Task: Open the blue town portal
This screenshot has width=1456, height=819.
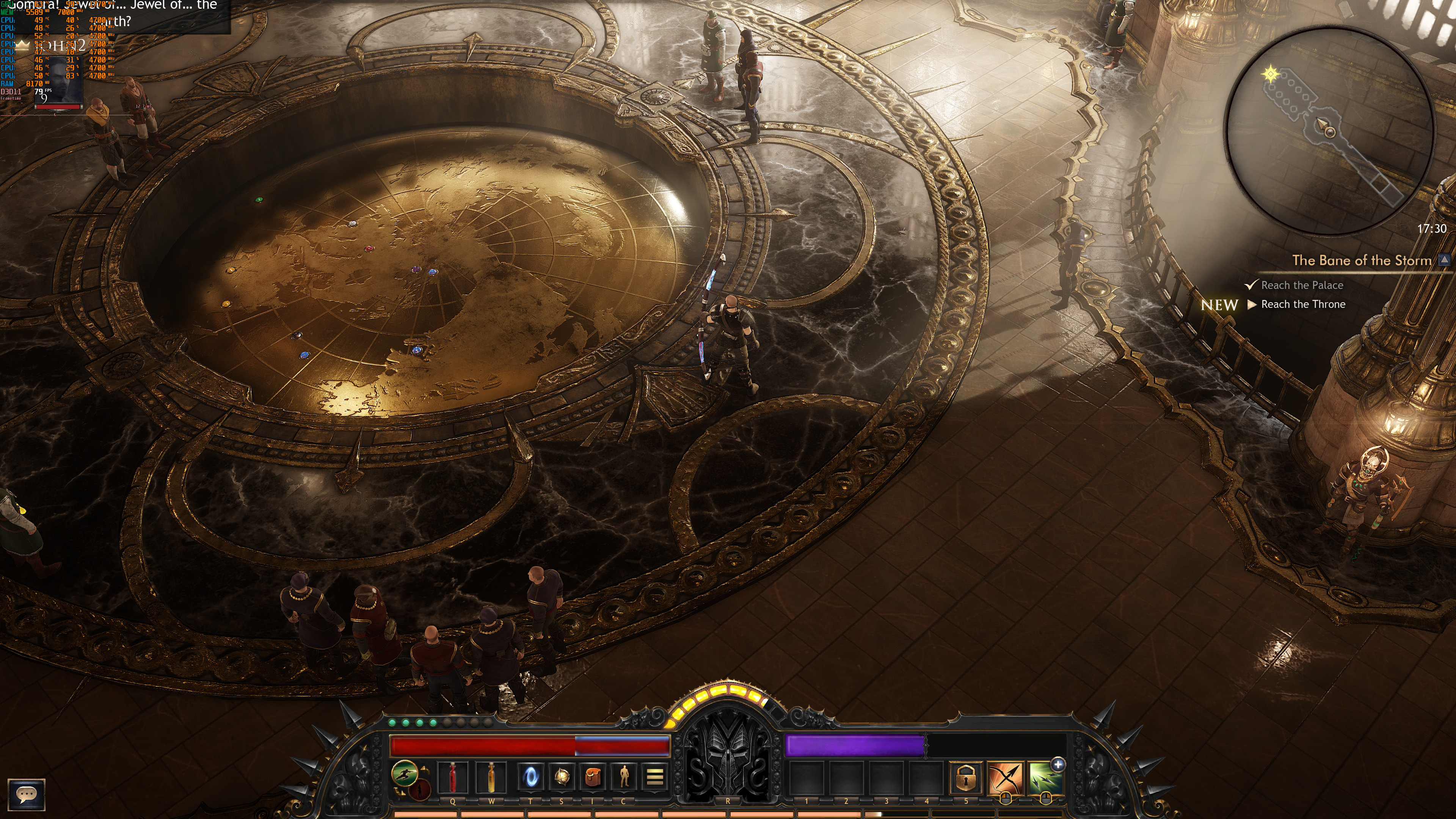Action: pos(531,777)
